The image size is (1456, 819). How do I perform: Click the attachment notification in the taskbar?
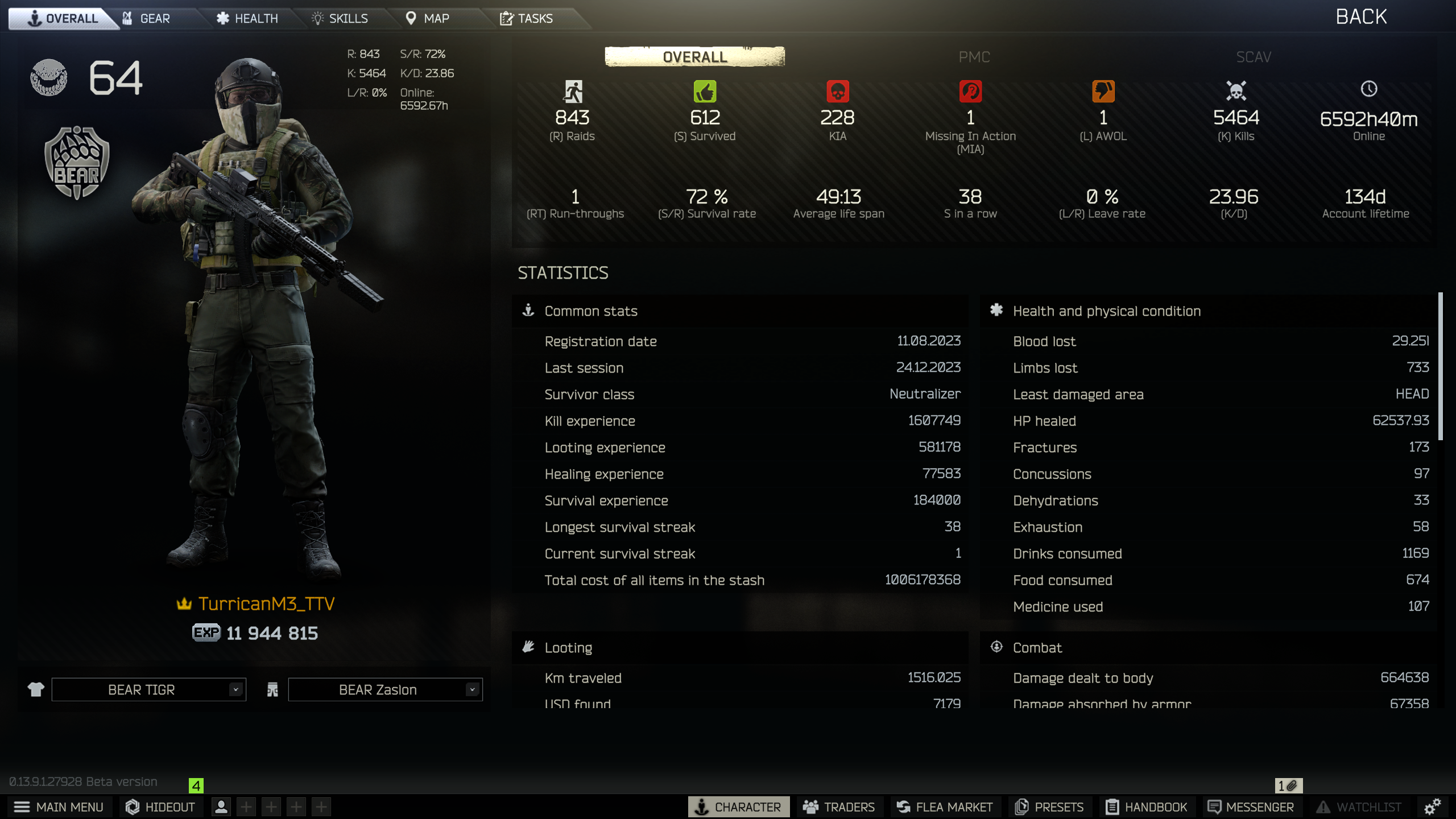[x=1288, y=785]
